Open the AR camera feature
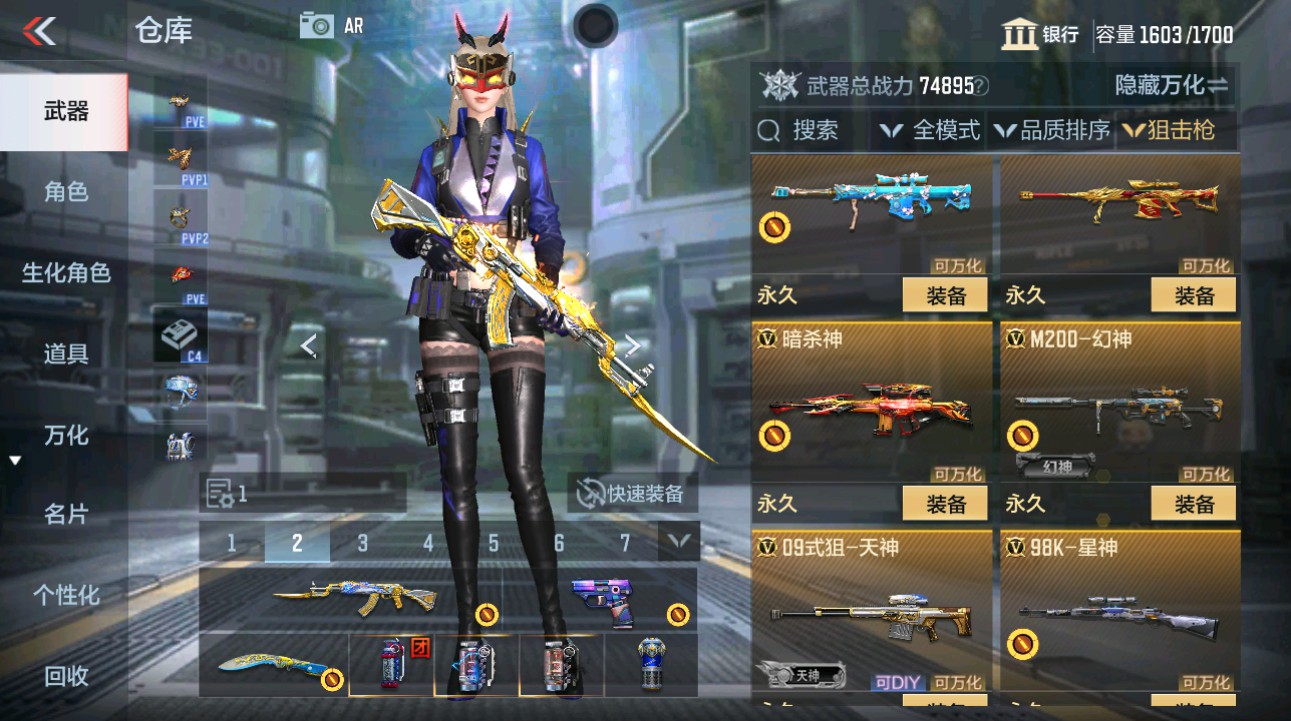The height and width of the screenshot is (721, 1291). click(x=318, y=25)
